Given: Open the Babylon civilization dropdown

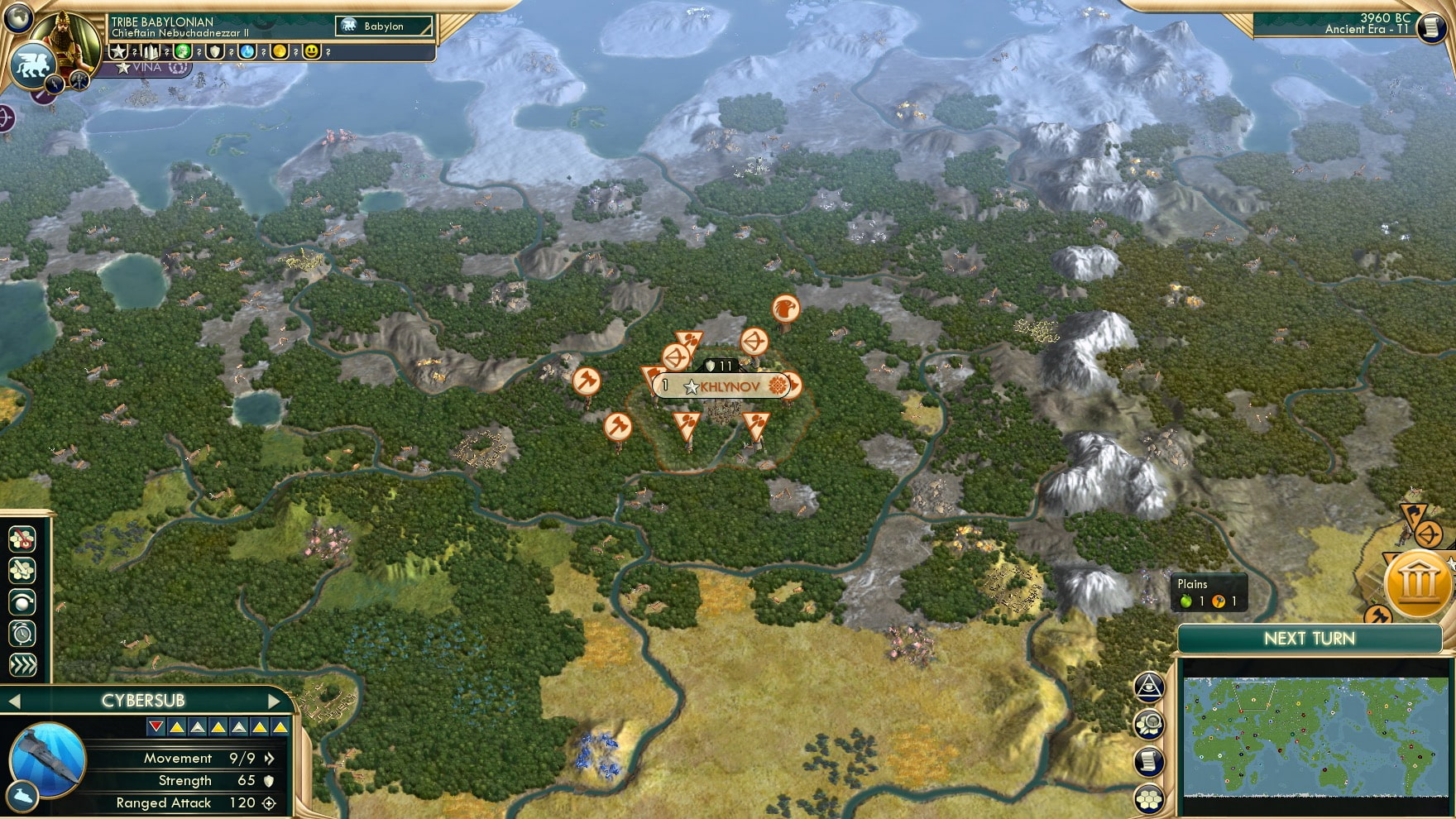Looking at the screenshot, I should pyautogui.click(x=382, y=26).
